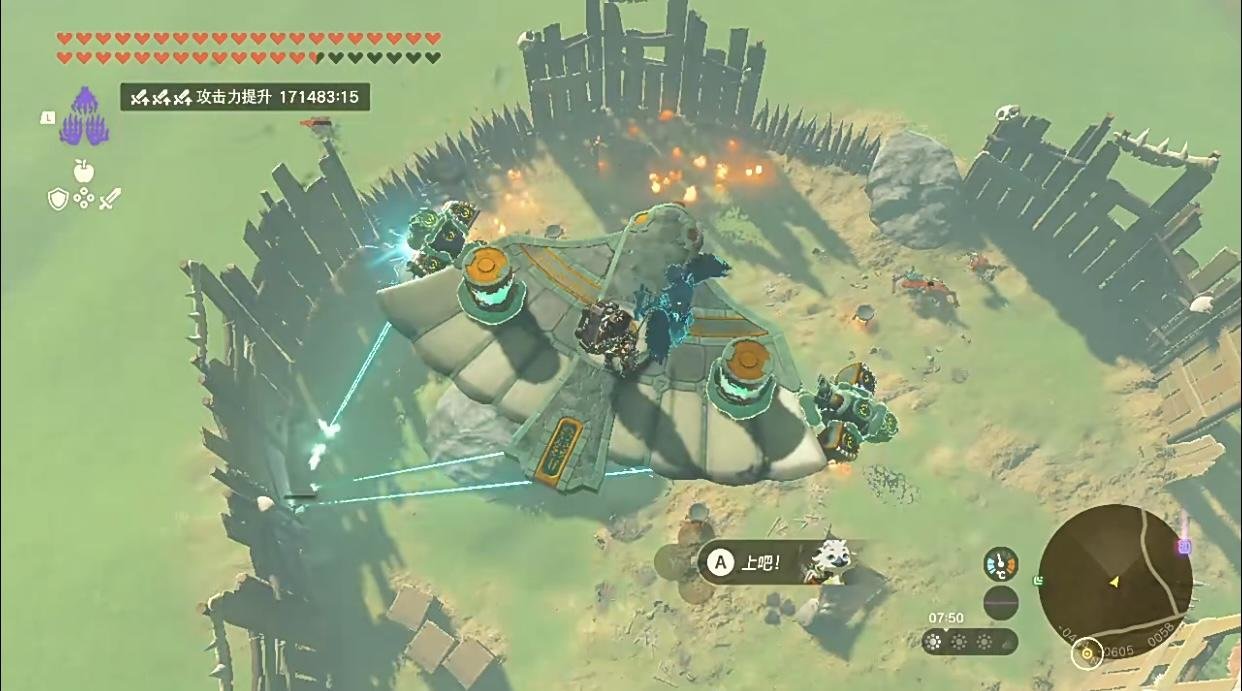Select the purple Ultrahand ability icon
The image size is (1242, 691).
(x=84, y=116)
